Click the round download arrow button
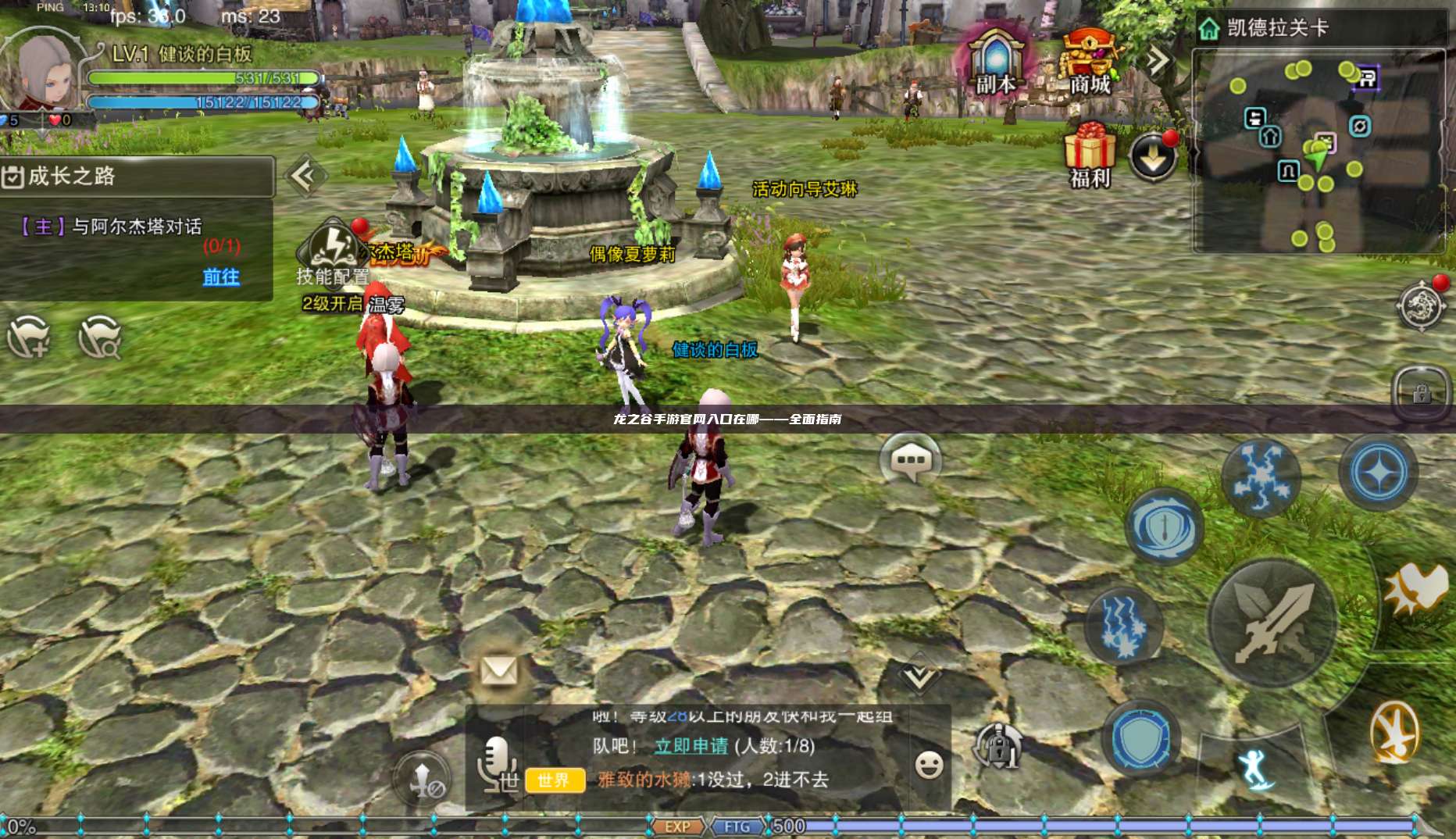1456x839 pixels. [1153, 158]
